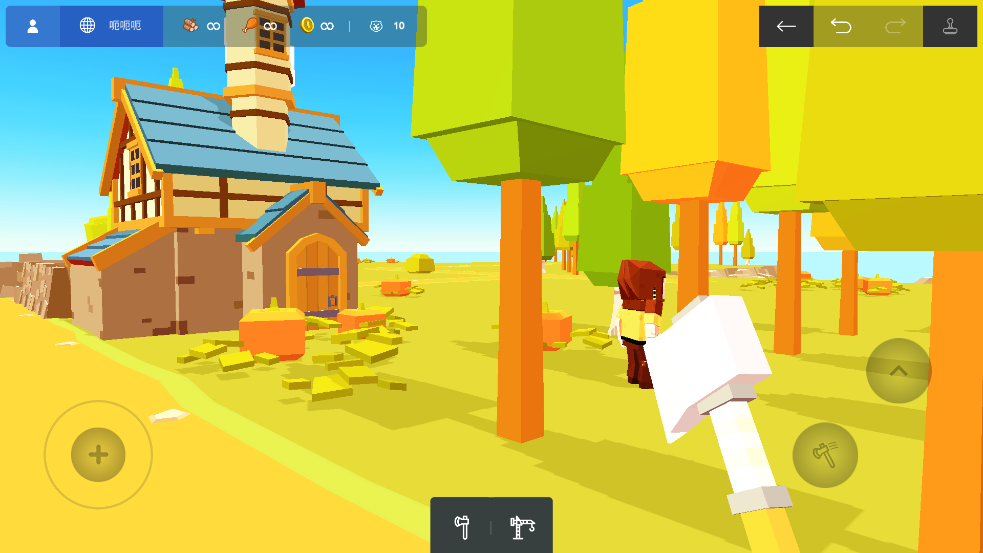
Task: Open the player profile icon
Action: [x=32, y=26]
